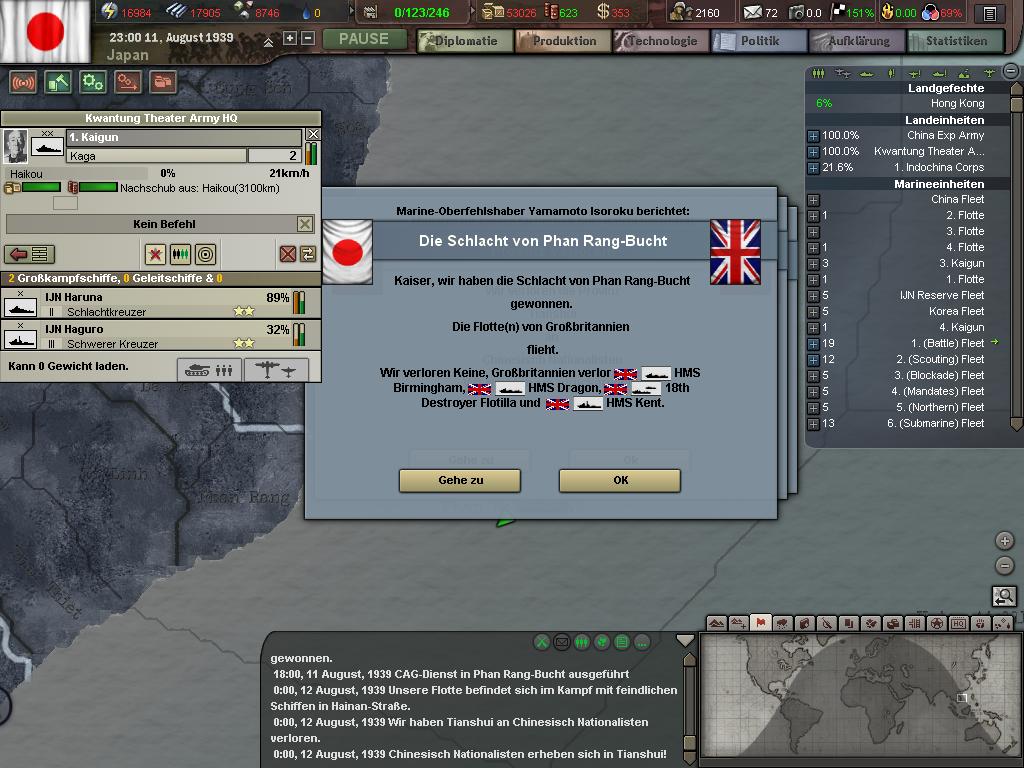Cancel the Kein Befehl order

[x=305, y=224]
